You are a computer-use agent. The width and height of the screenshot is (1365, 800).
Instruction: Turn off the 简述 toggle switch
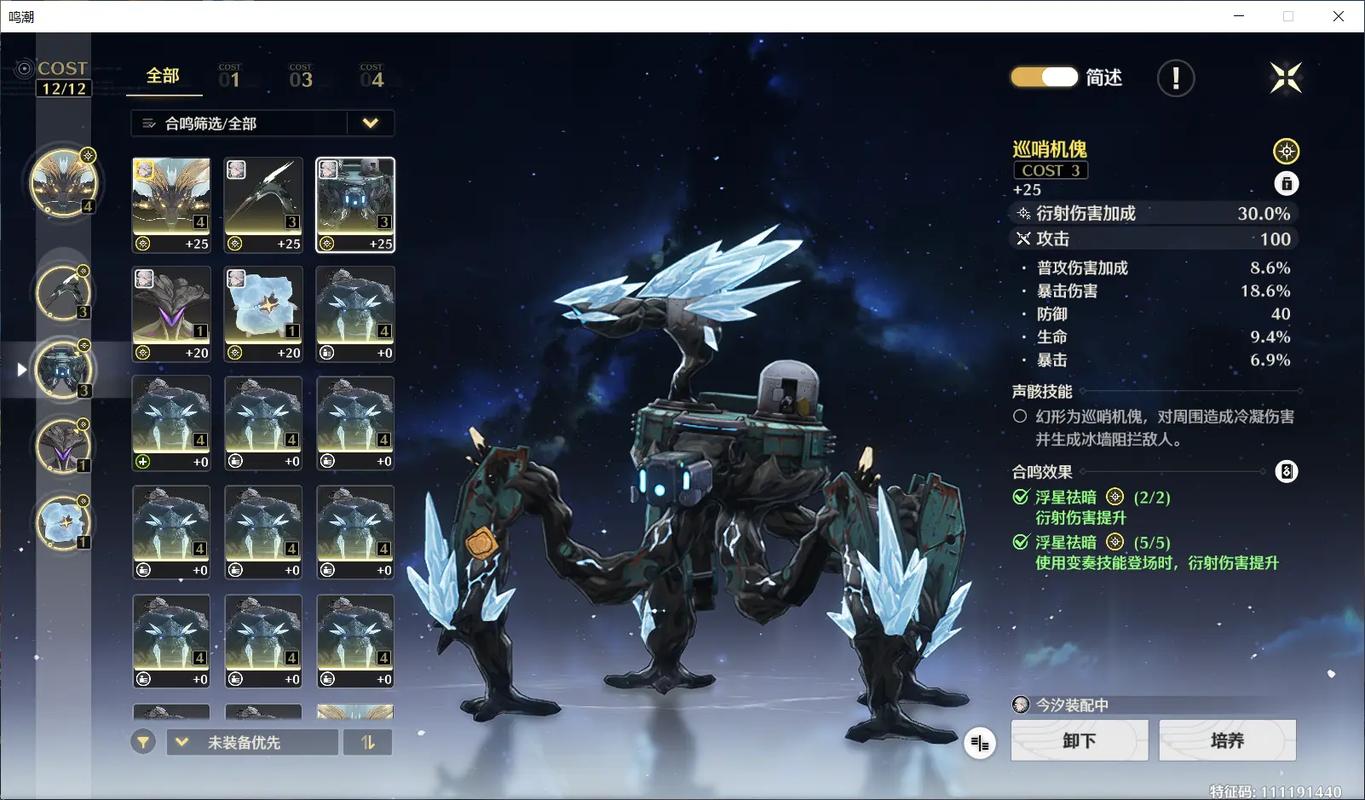pos(1043,76)
